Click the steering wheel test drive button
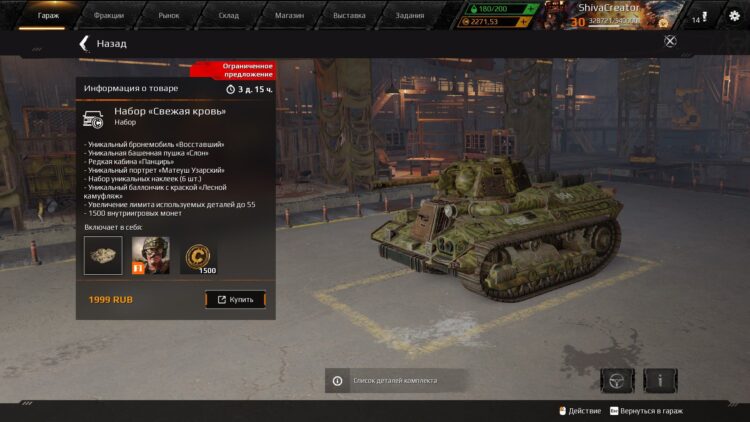The height and width of the screenshot is (422, 750). [617, 380]
